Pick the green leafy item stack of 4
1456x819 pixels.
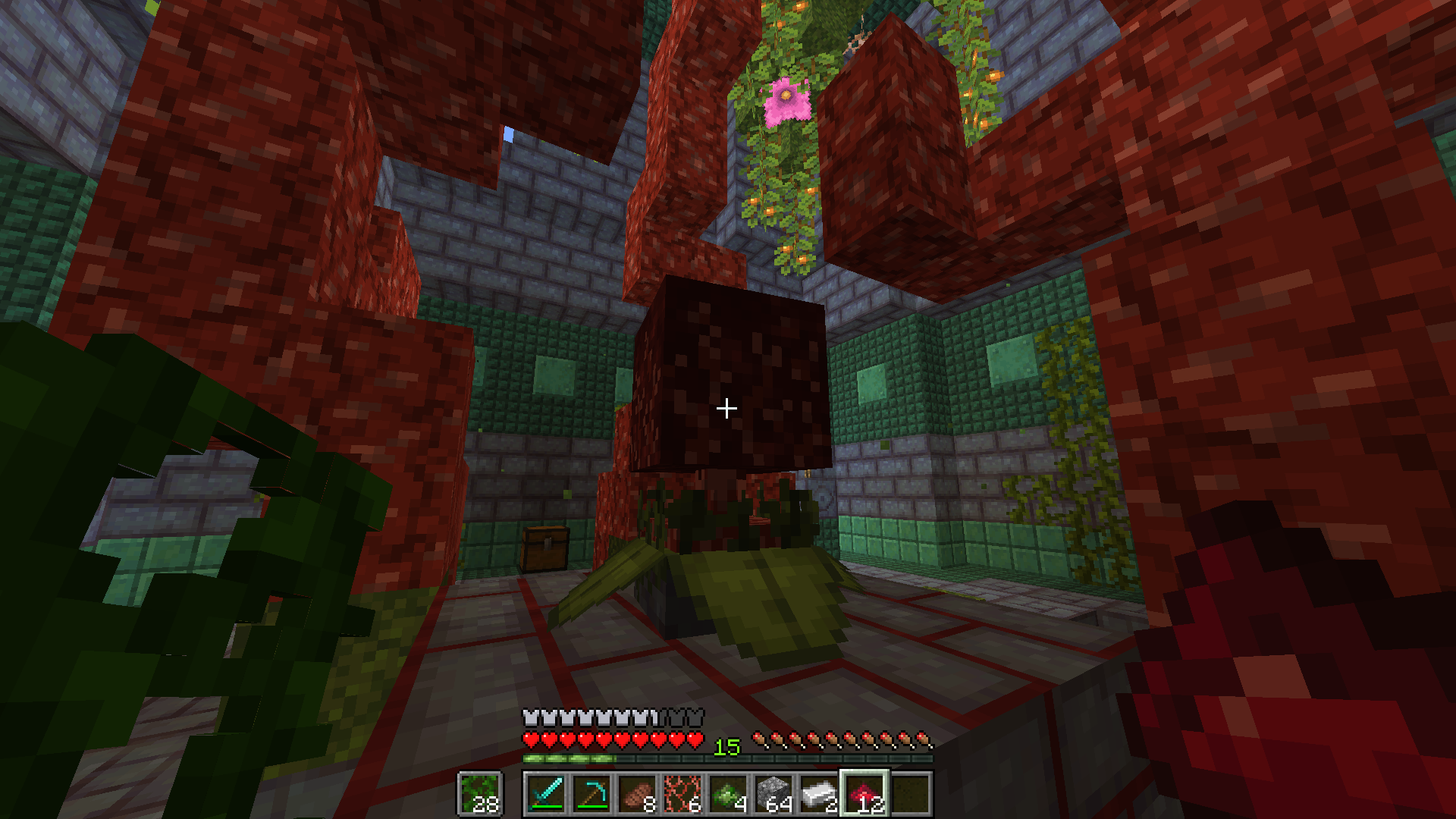(x=728, y=794)
